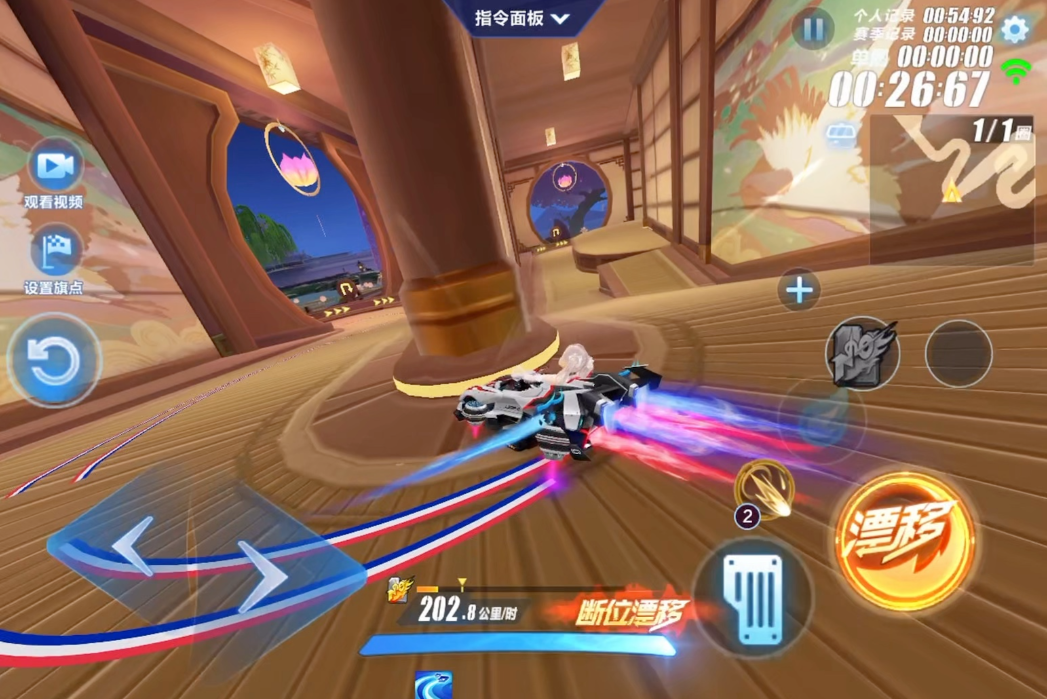Use the nitro boost item with count 2

coord(765,492)
